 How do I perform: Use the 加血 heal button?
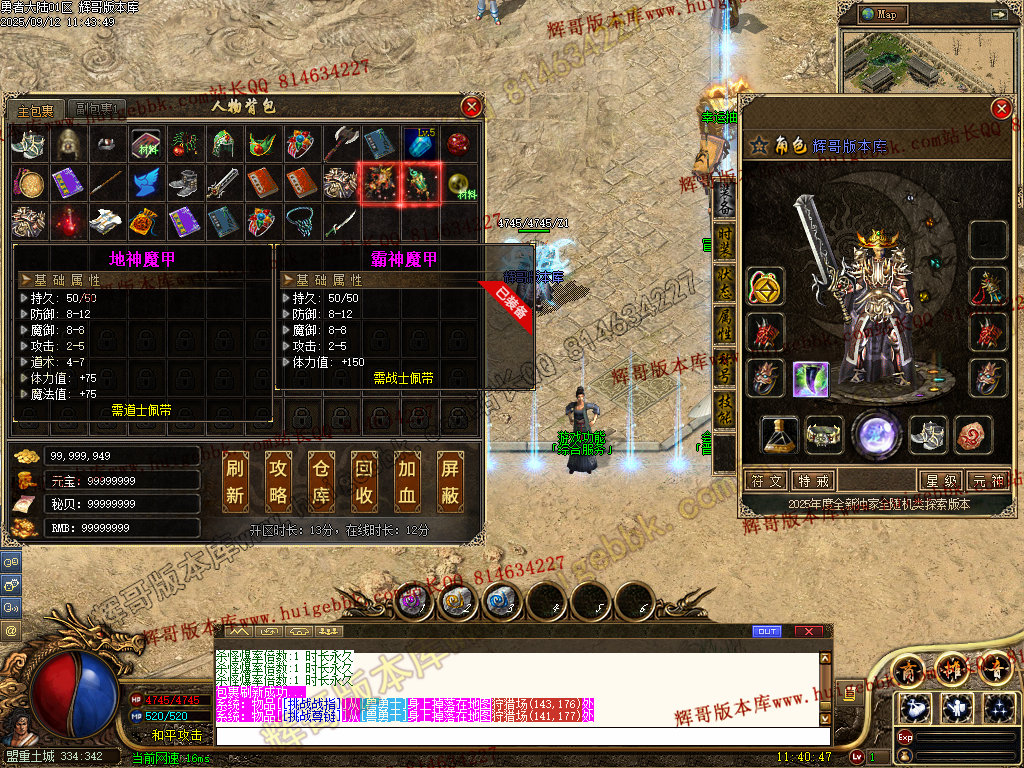click(x=408, y=481)
